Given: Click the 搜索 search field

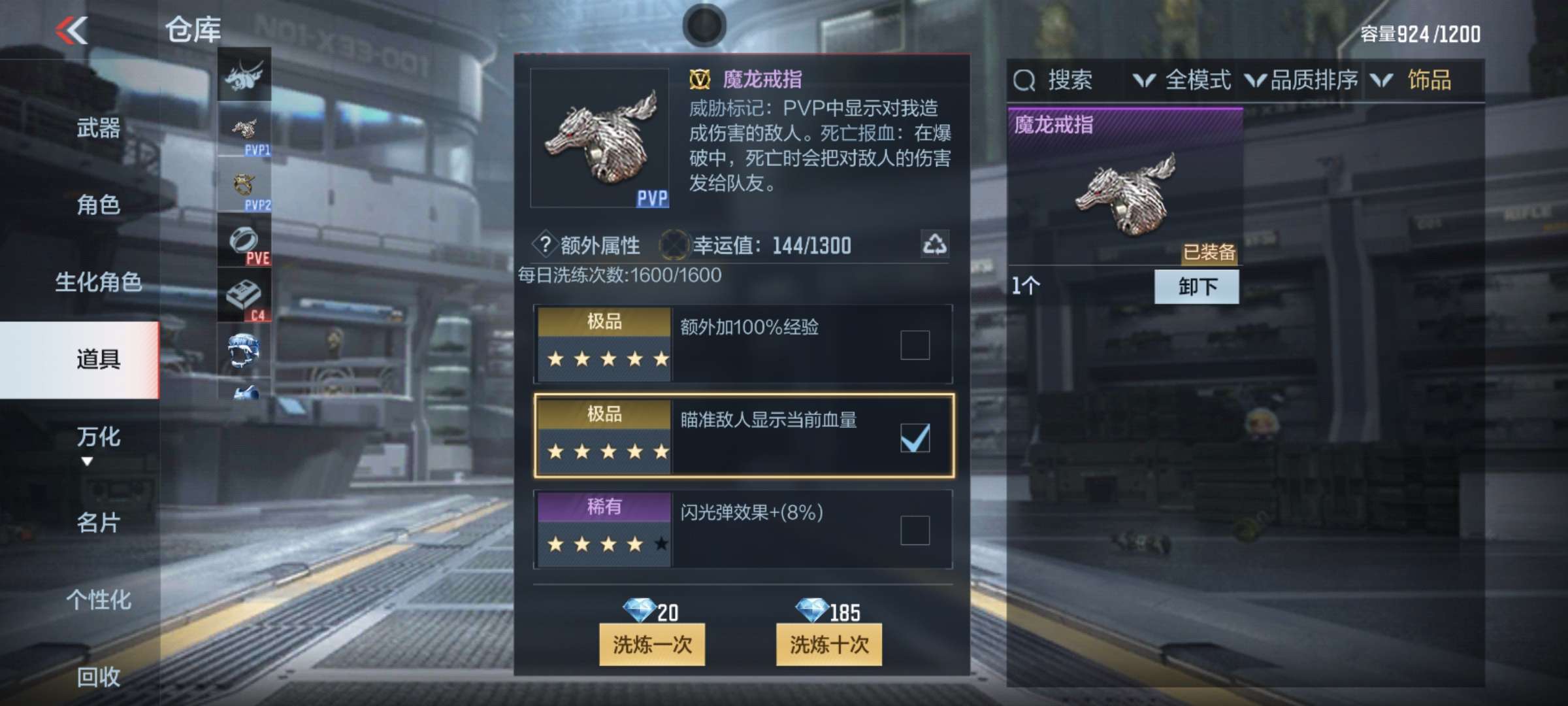Looking at the screenshot, I should coord(1069,80).
